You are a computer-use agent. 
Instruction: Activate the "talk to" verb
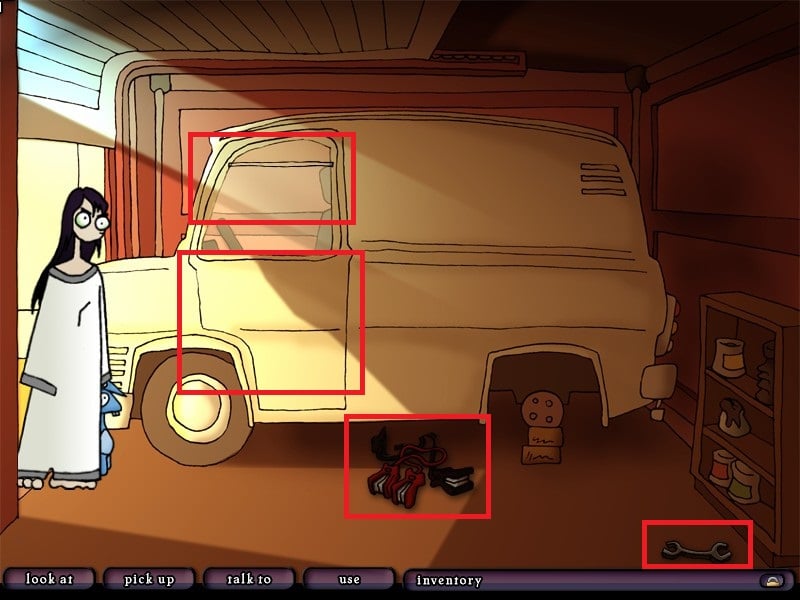pyautogui.click(x=249, y=579)
